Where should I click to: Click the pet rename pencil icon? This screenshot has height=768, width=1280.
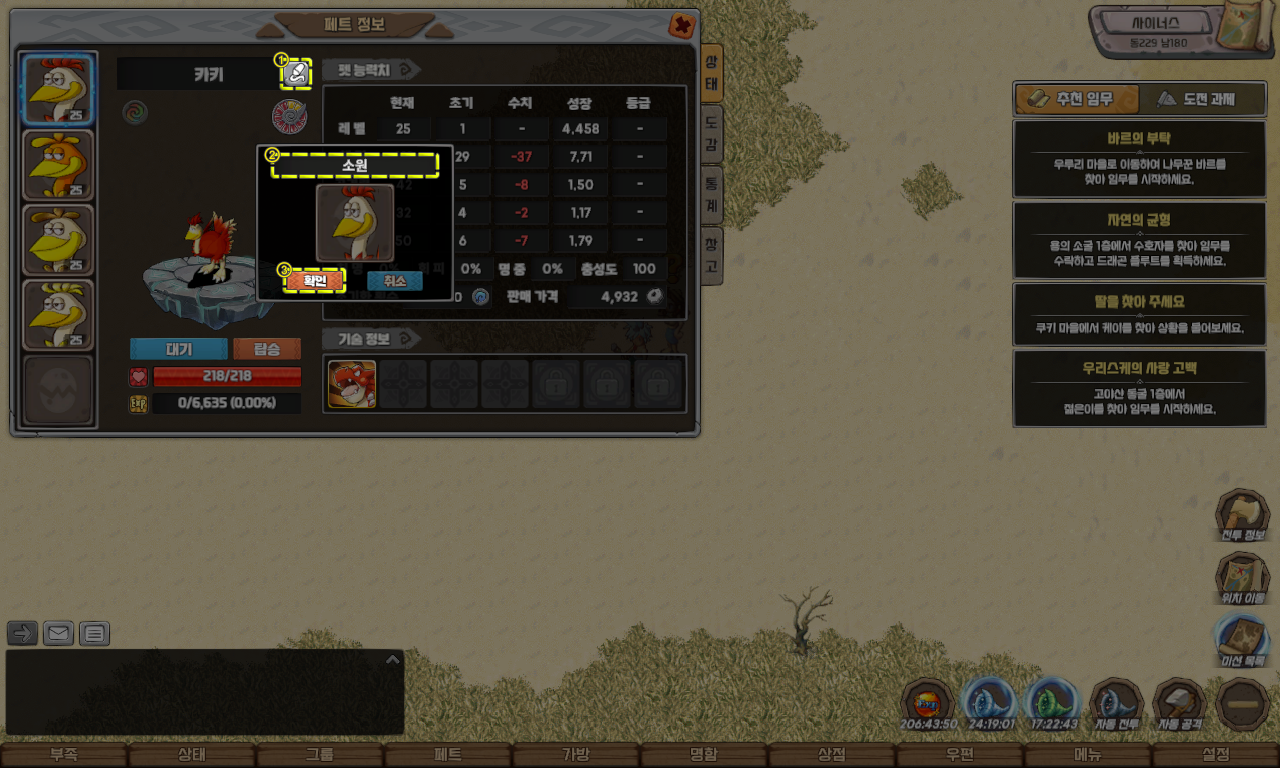pos(296,73)
